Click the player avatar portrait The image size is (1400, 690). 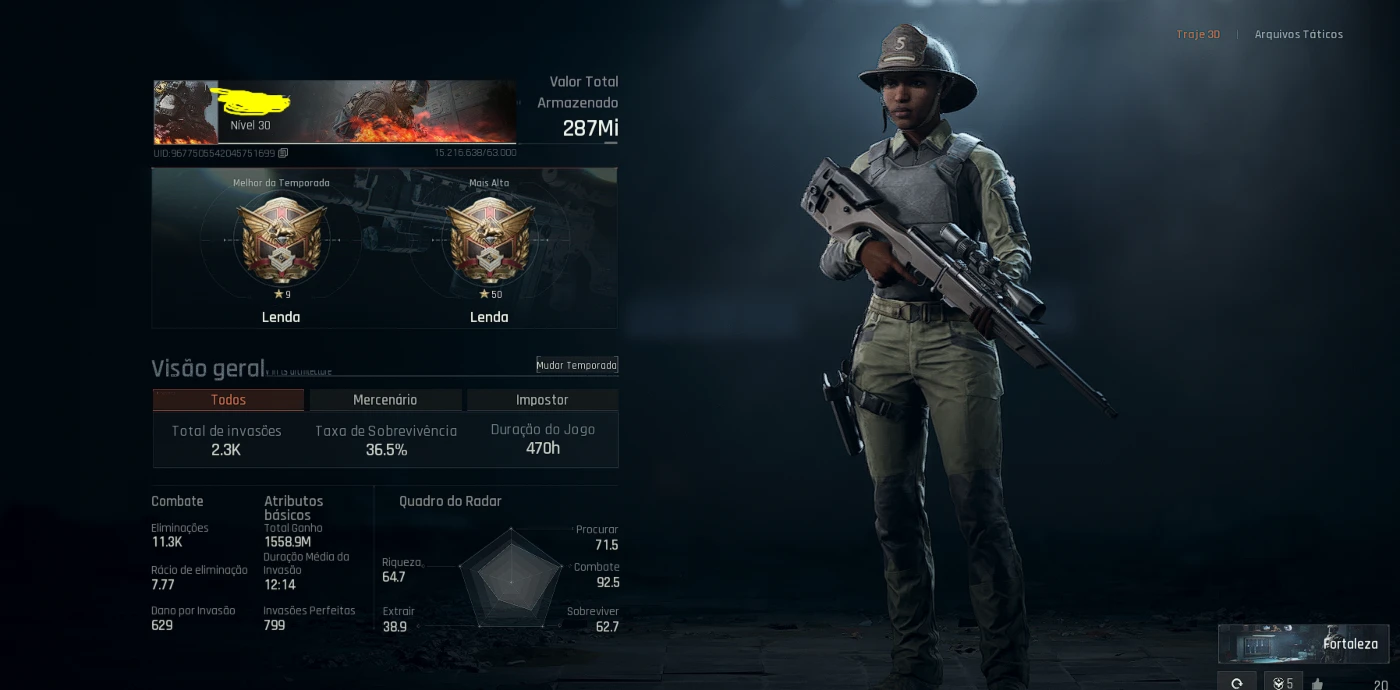click(x=185, y=112)
